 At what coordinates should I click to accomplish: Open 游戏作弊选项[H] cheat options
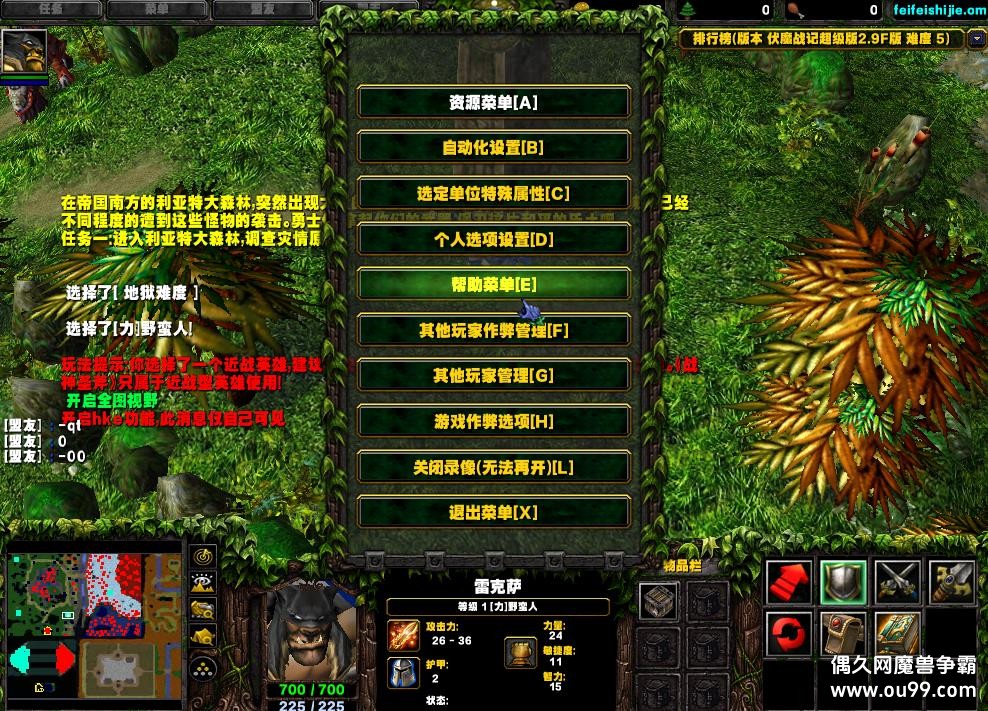[493, 422]
